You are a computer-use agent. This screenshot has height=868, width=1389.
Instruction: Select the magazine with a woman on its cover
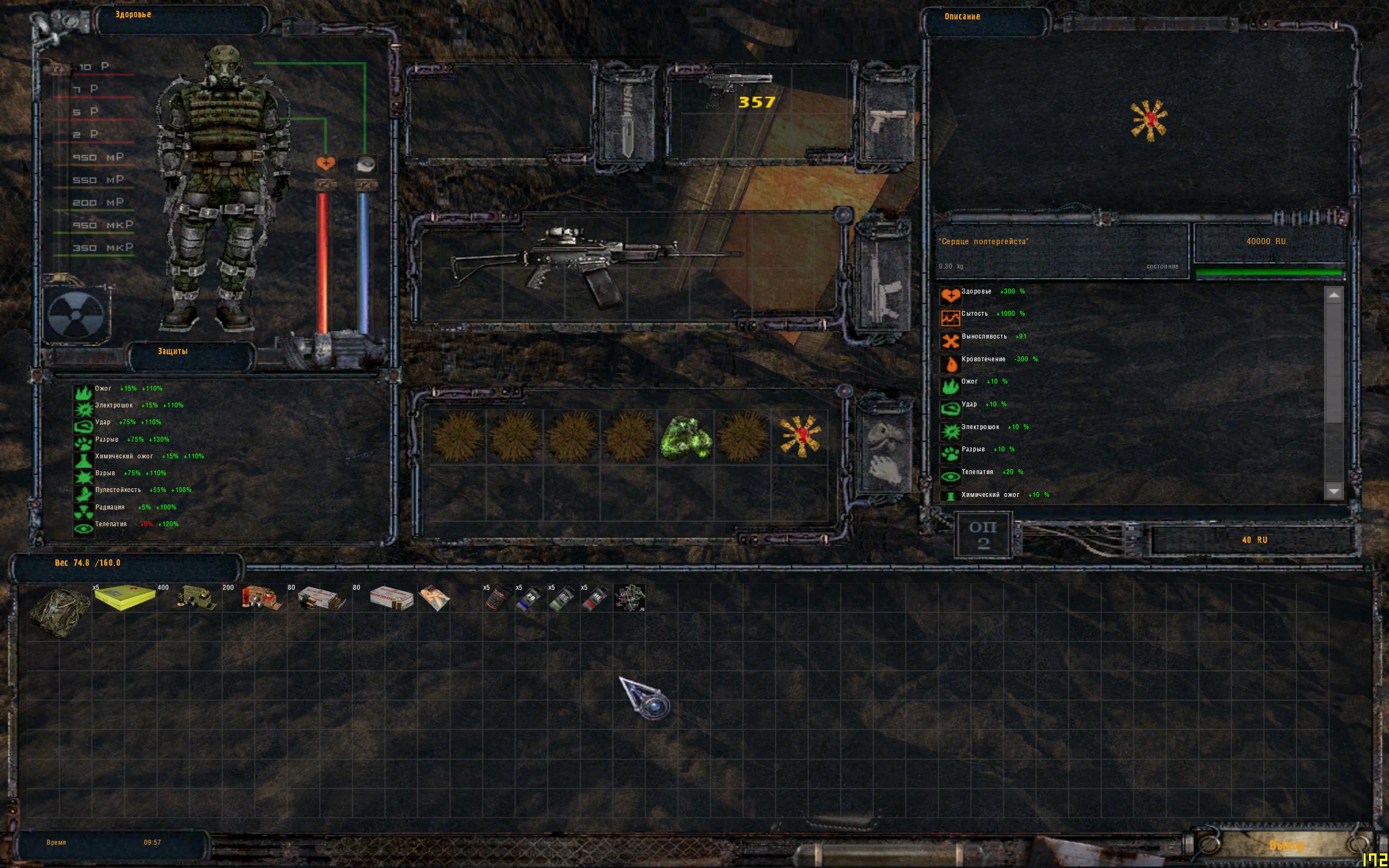[435, 598]
